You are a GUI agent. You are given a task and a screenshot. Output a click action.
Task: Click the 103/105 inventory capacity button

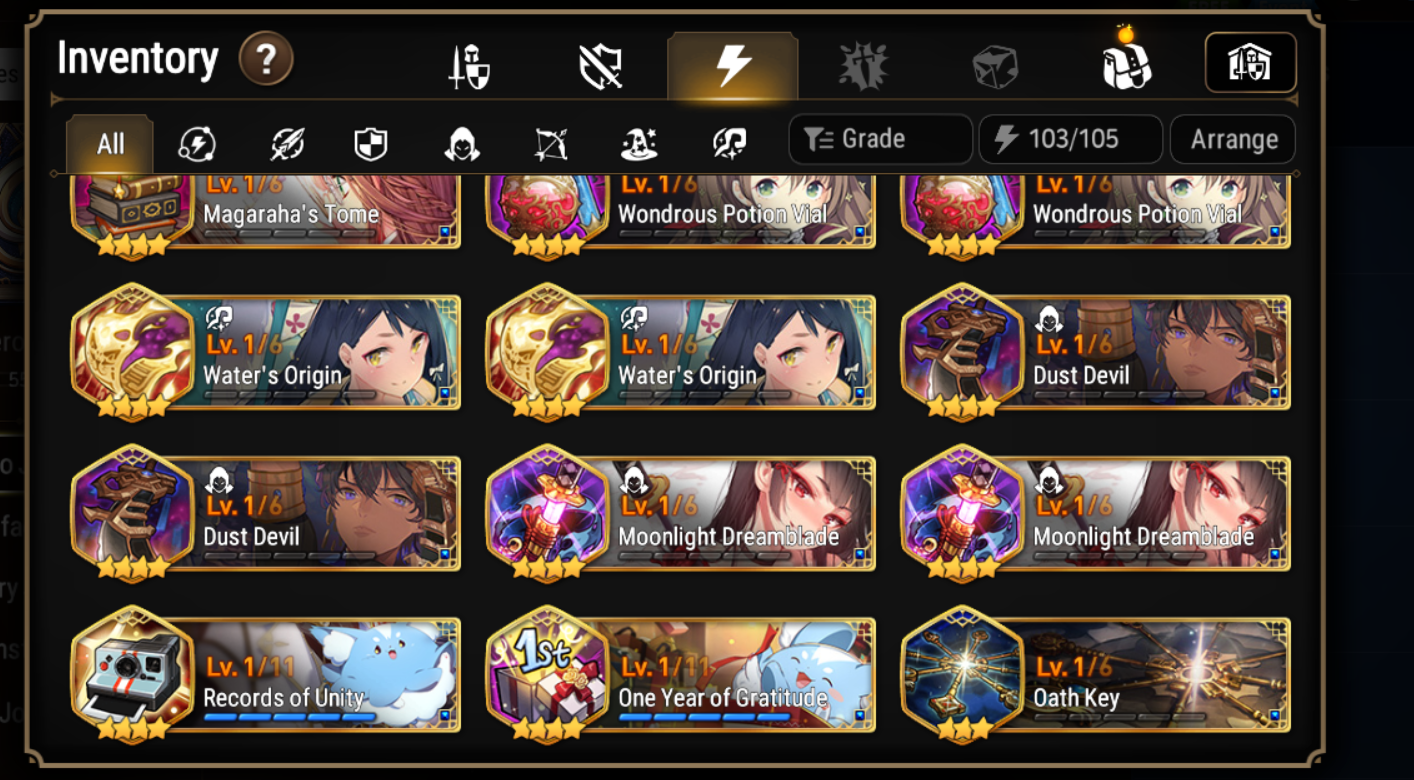[1070, 139]
